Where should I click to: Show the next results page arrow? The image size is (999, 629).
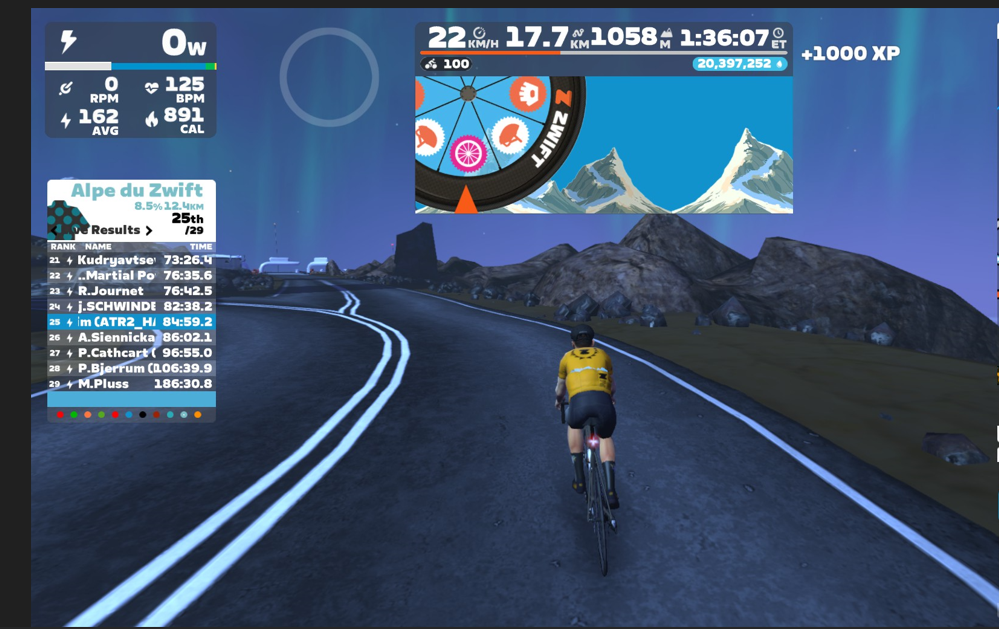(149, 230)
